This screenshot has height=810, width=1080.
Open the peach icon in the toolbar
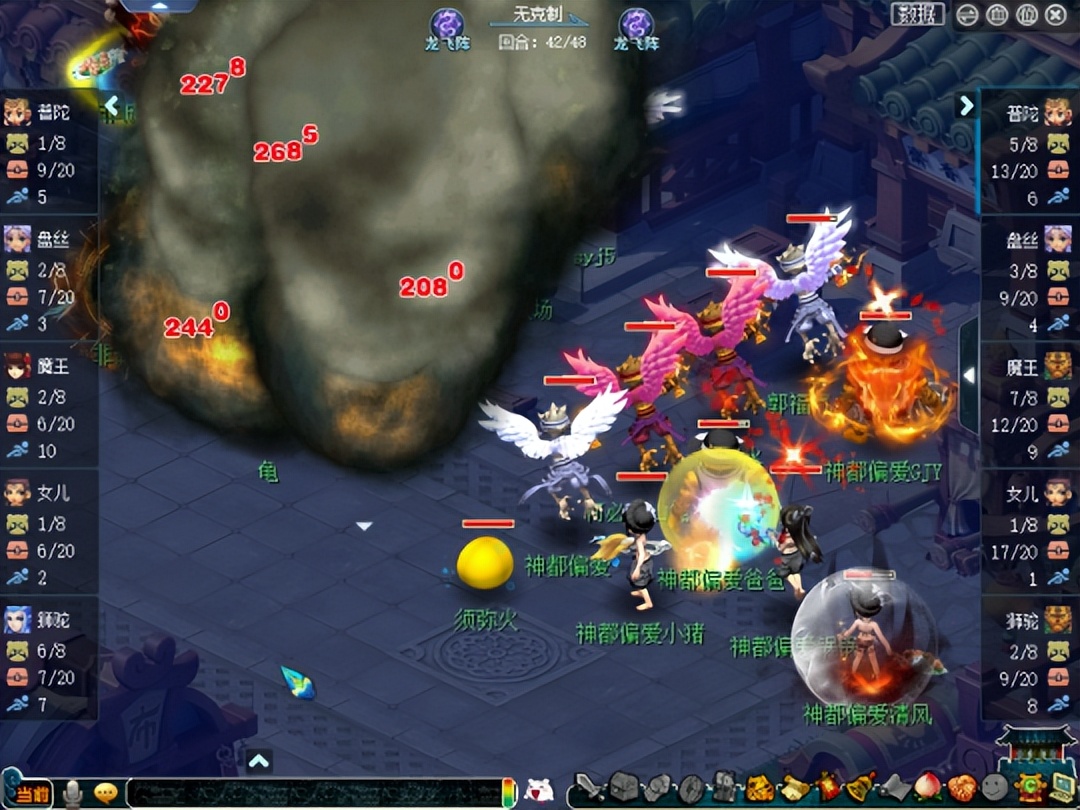pos(927,788)
